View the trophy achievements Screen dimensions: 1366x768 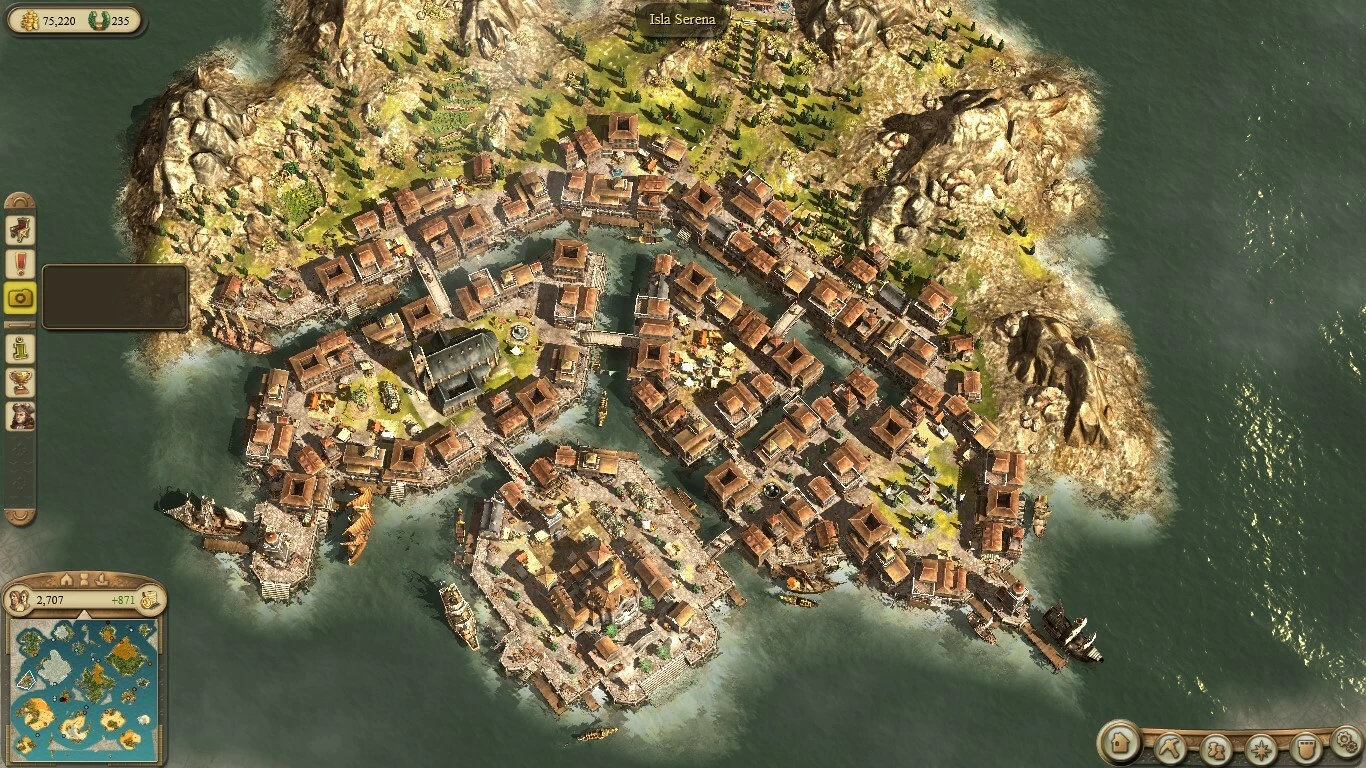click(x=20, y=382)
